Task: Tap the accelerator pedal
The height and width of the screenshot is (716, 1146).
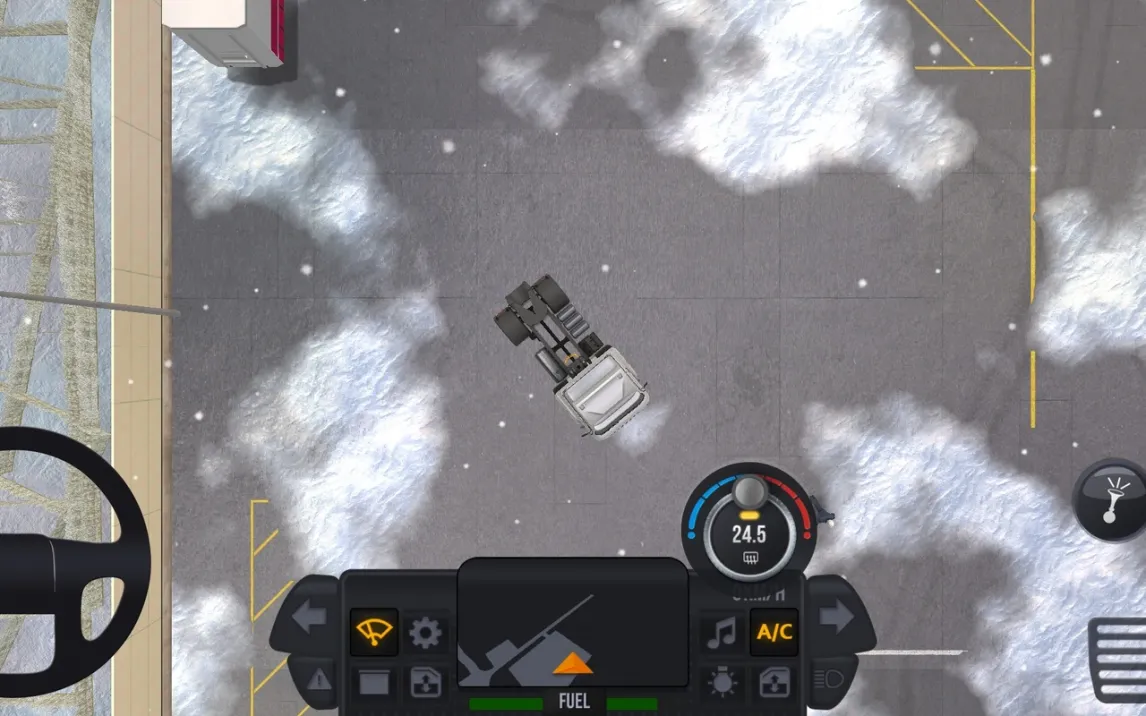Action: [1118, 658]
